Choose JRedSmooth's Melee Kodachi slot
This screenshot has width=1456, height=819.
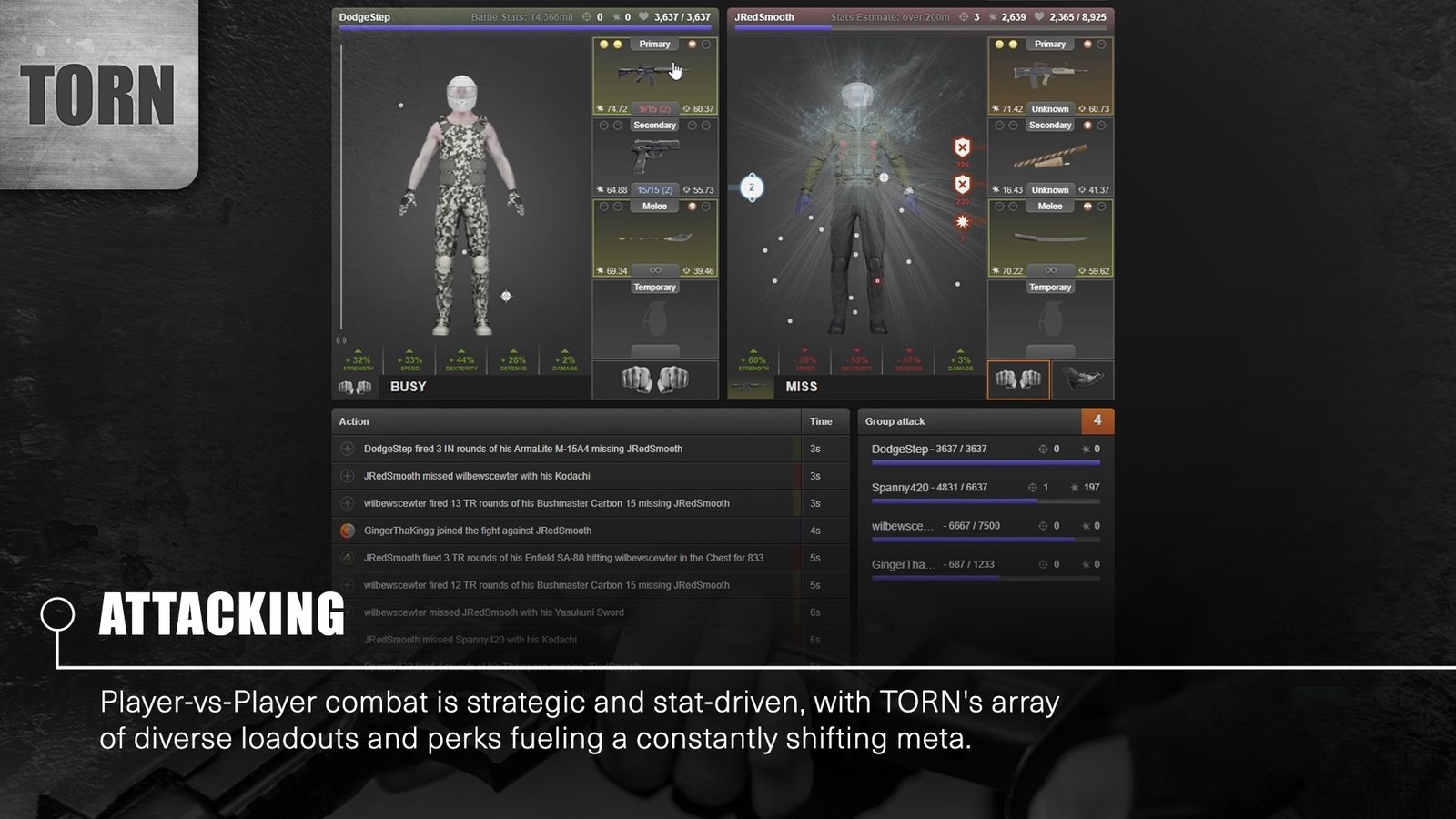coord(1050,238)
